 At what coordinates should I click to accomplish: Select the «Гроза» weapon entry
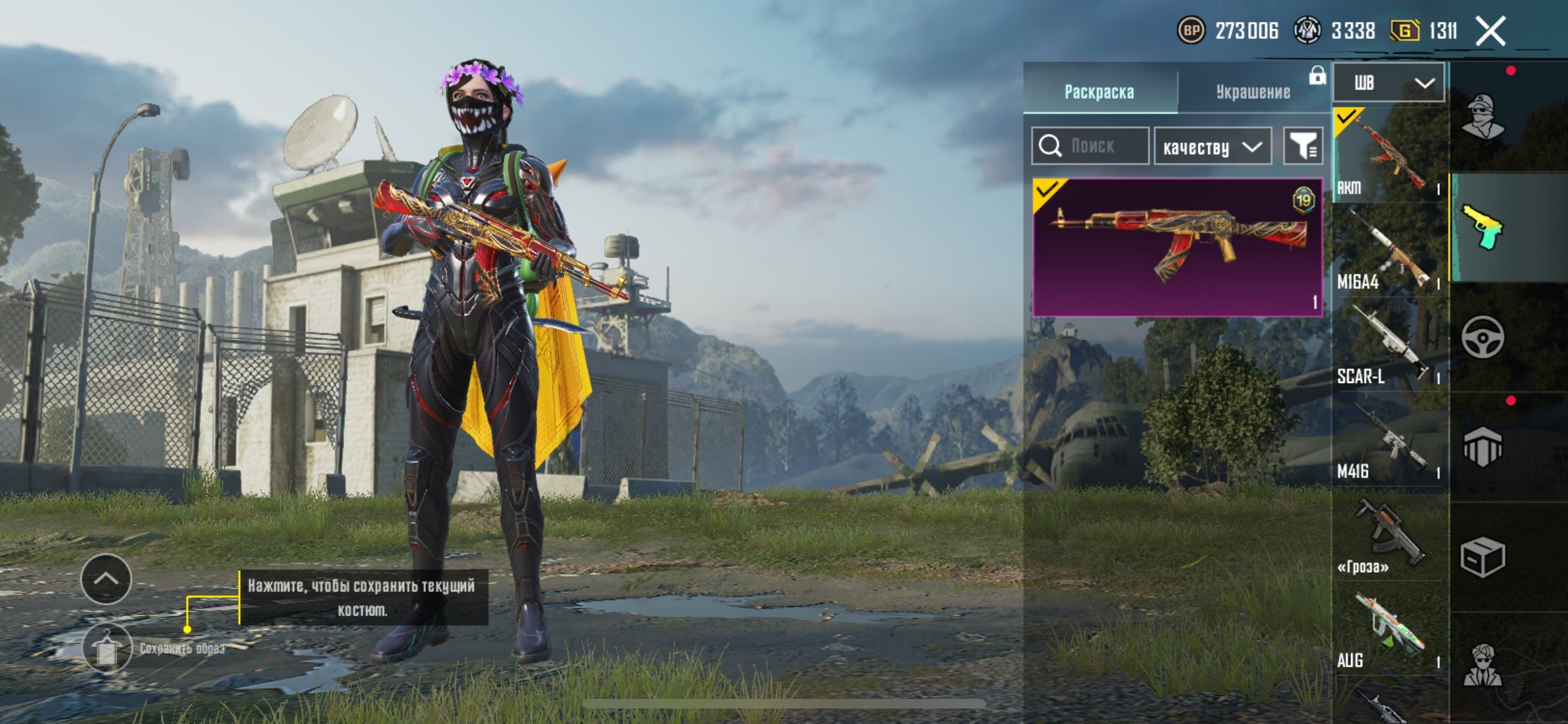(1389, 535)
